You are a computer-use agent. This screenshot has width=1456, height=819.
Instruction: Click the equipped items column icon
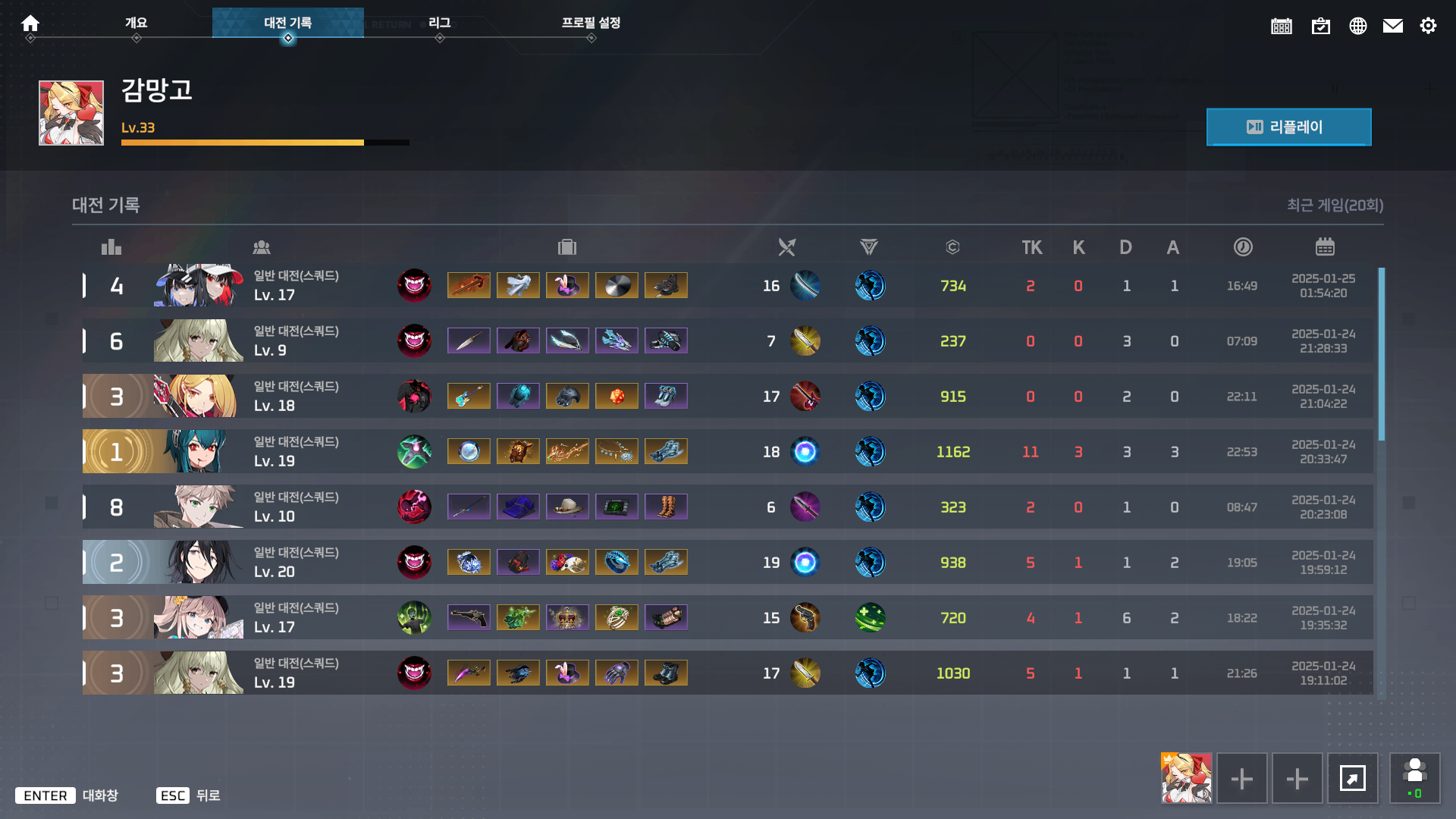[567, 246]
